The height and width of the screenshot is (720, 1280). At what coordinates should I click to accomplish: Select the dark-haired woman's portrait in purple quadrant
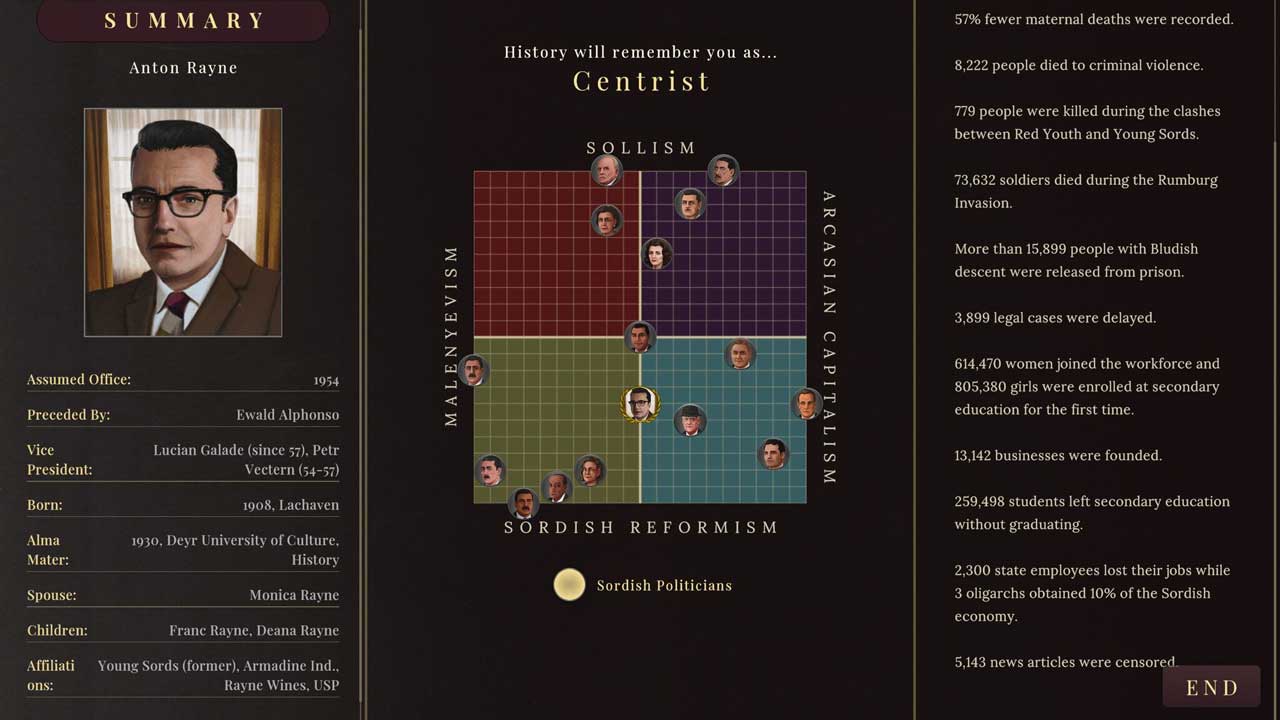click(x=656, y=253)
